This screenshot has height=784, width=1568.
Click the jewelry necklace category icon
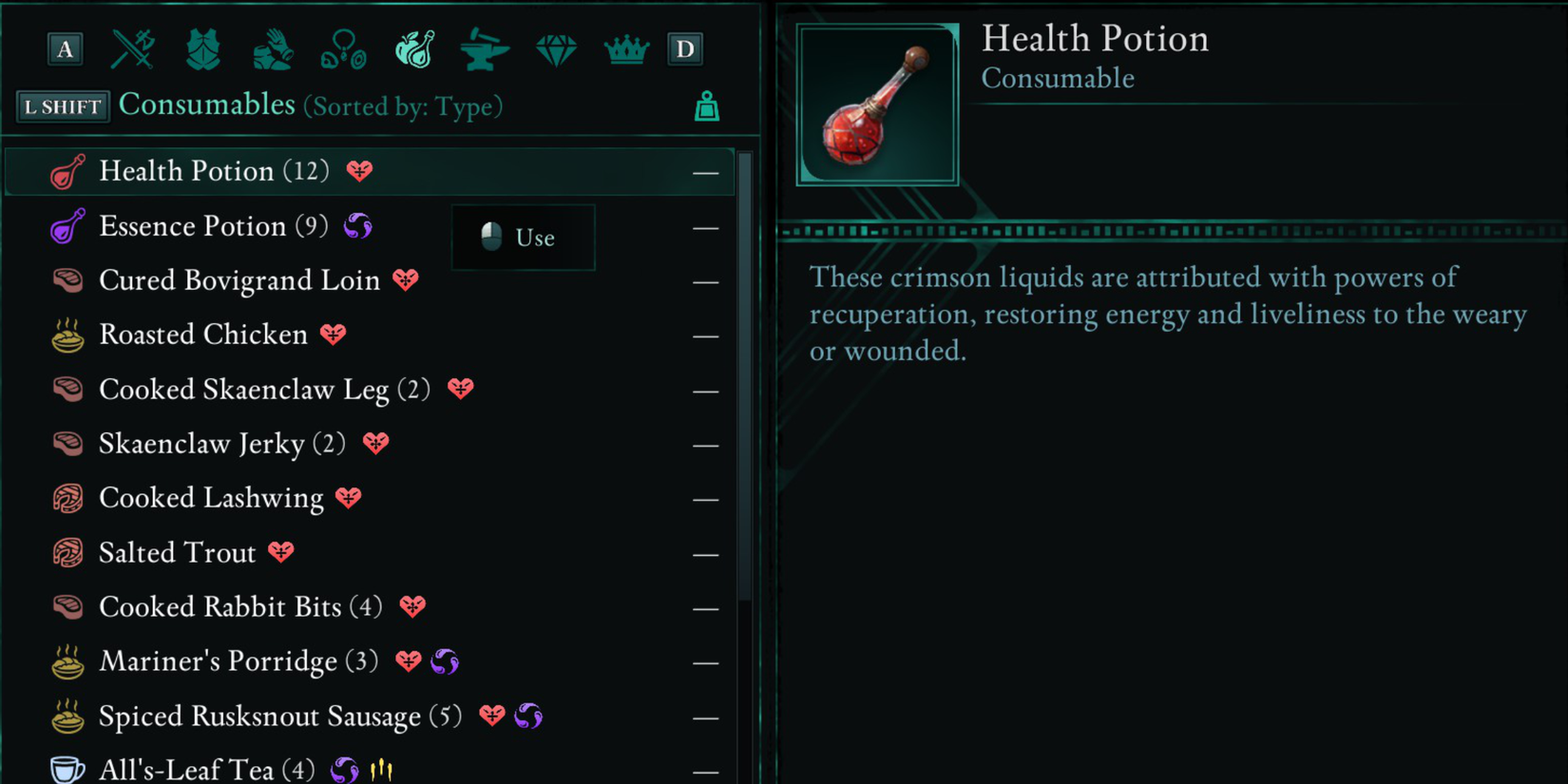coord(343,49)
